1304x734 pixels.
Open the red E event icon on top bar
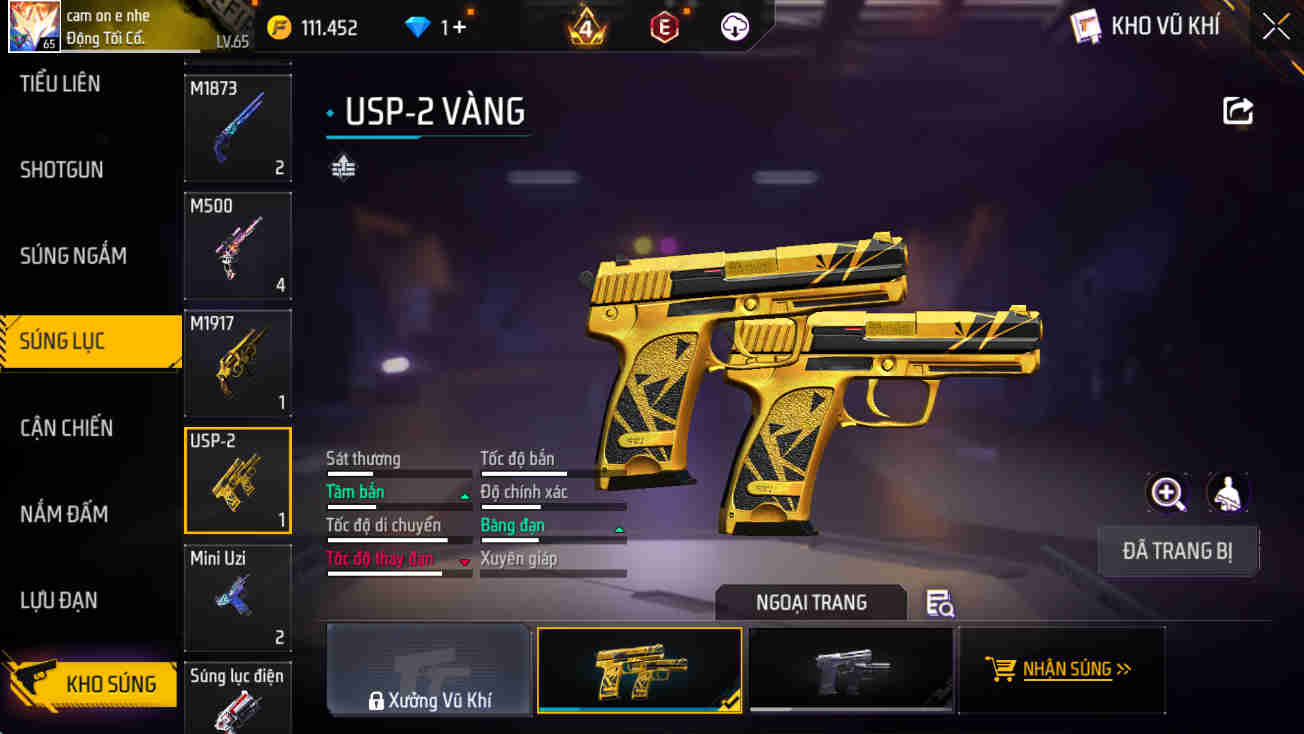tap(665, 25)
